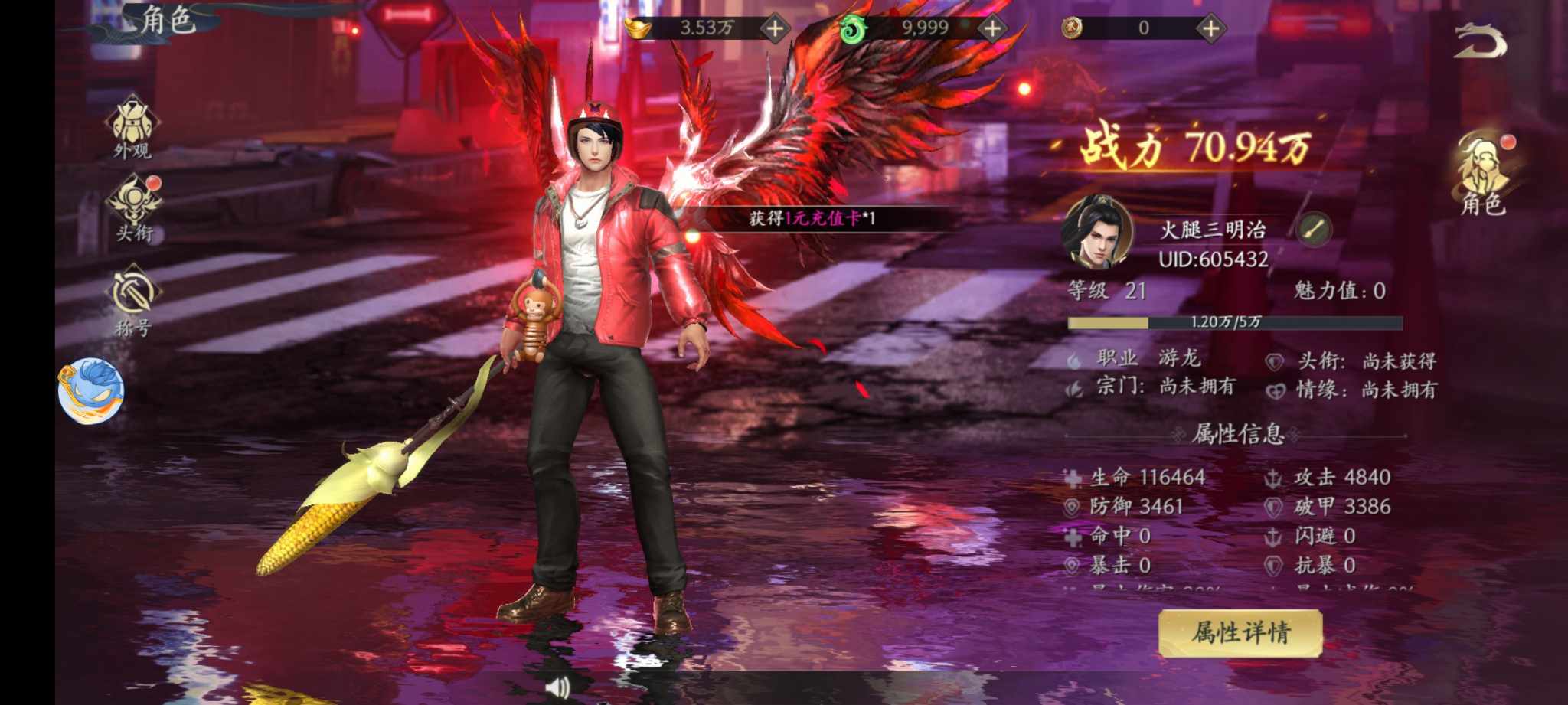This screenshot has width=1568, height=705.
Task: Tap the blue floating assistant icon
Action: tap(90, 390)
